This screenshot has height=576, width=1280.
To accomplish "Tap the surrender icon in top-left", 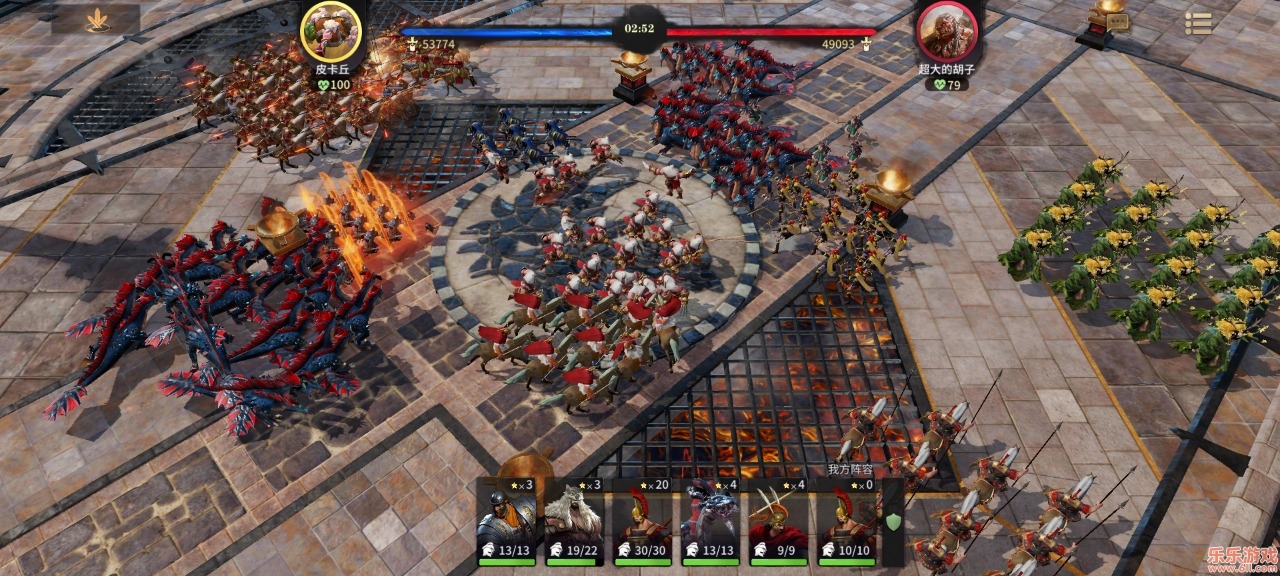I will click(x=97, y=20).
